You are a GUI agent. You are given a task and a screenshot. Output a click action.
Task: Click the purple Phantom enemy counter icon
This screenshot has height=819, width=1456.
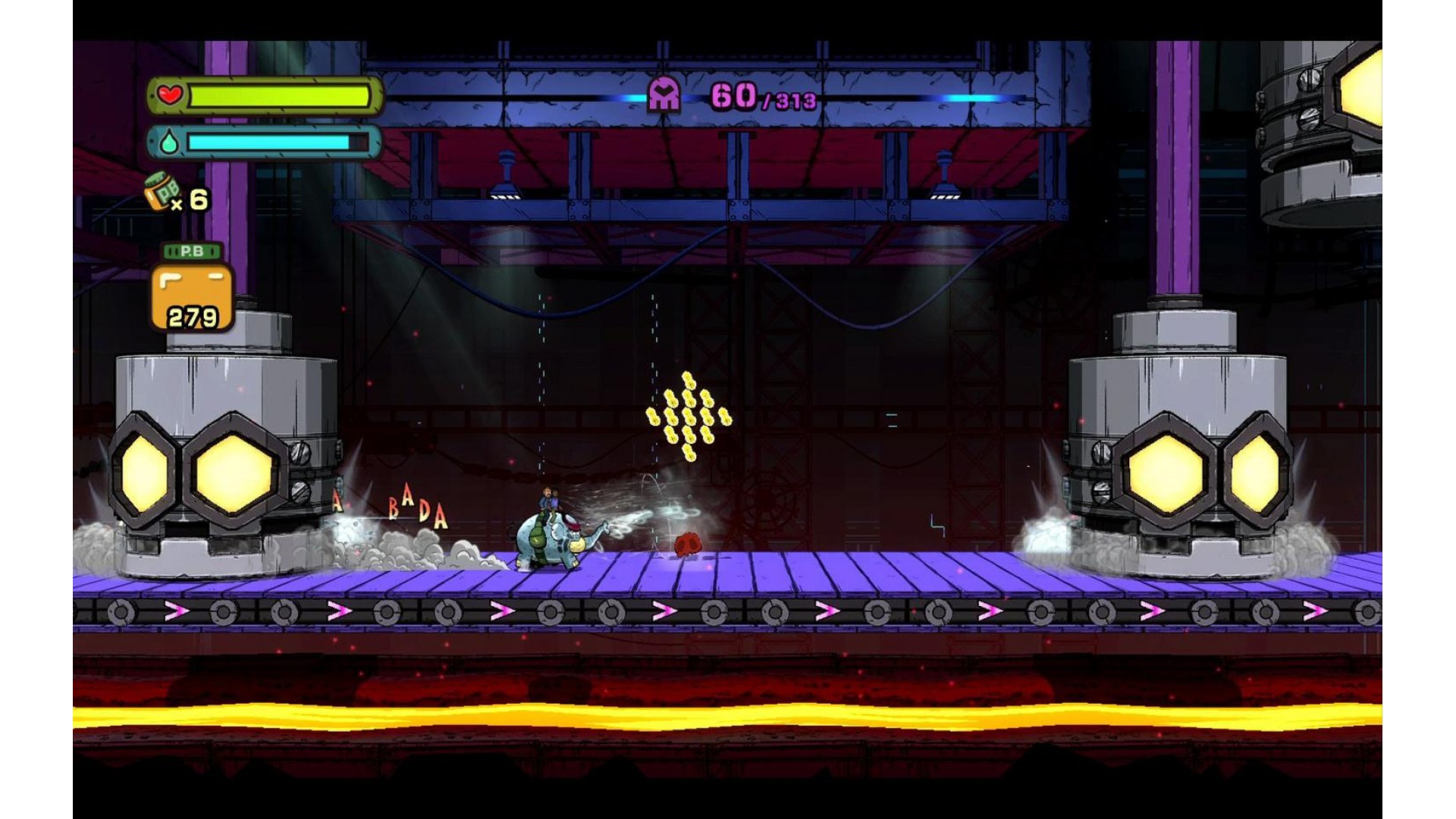664,96
